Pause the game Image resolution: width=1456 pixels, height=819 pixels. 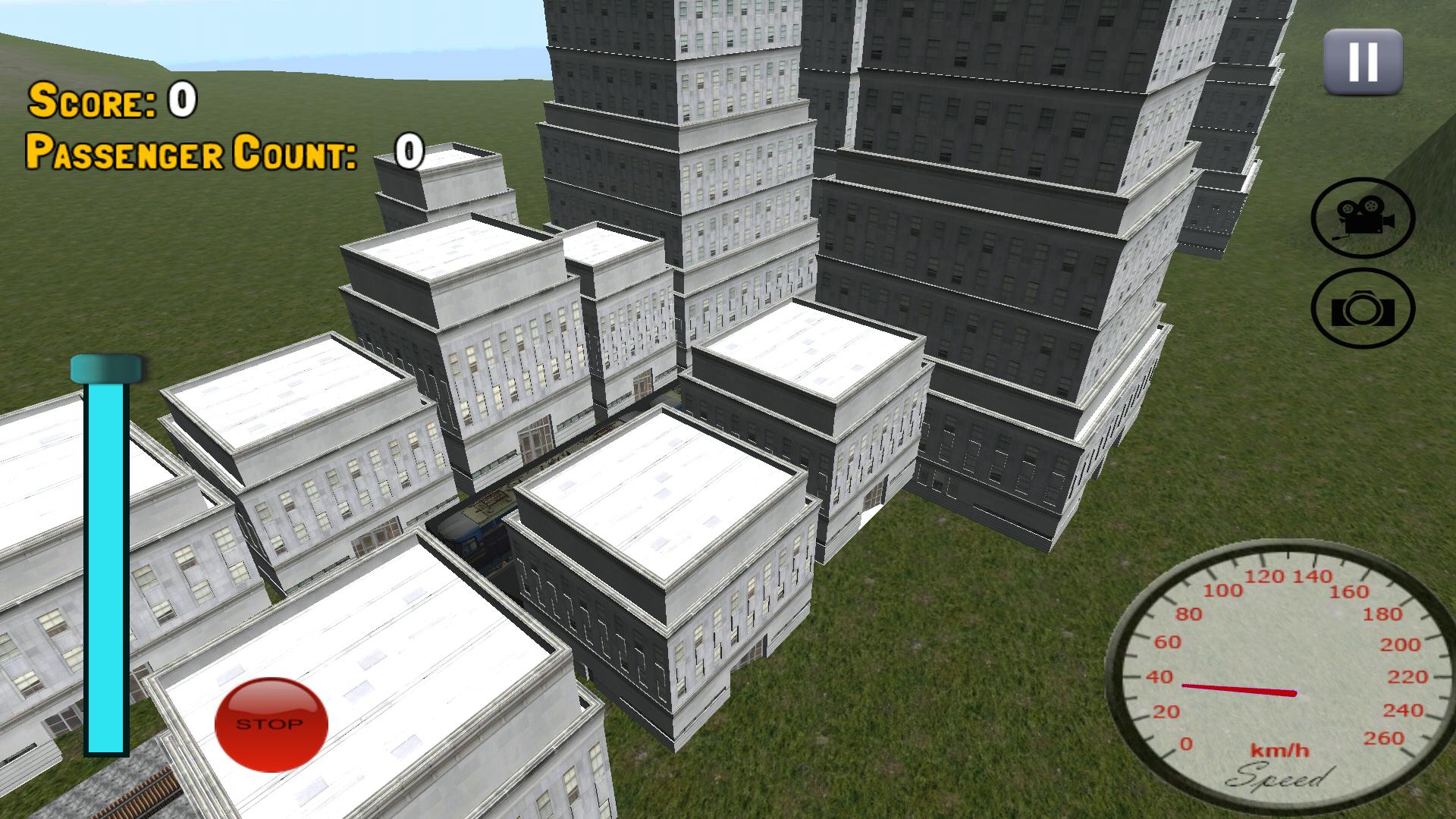coord(1362,61)
